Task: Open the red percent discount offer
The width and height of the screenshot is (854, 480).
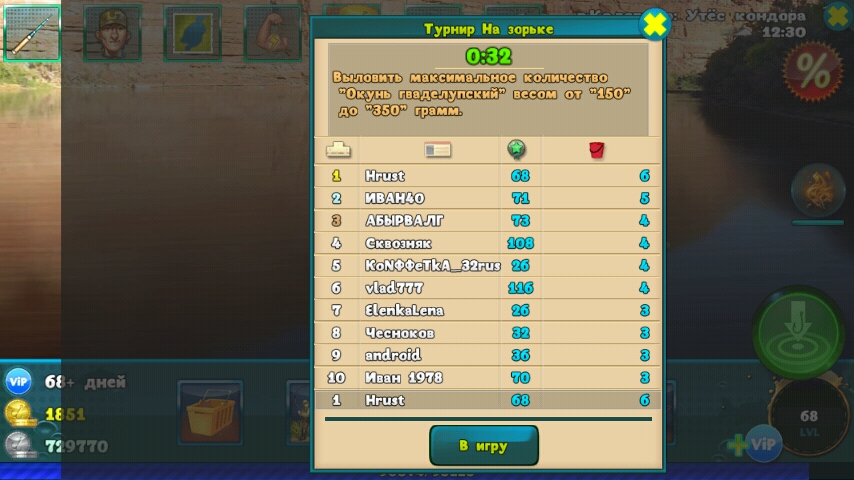Action: [x=812, y=70]
